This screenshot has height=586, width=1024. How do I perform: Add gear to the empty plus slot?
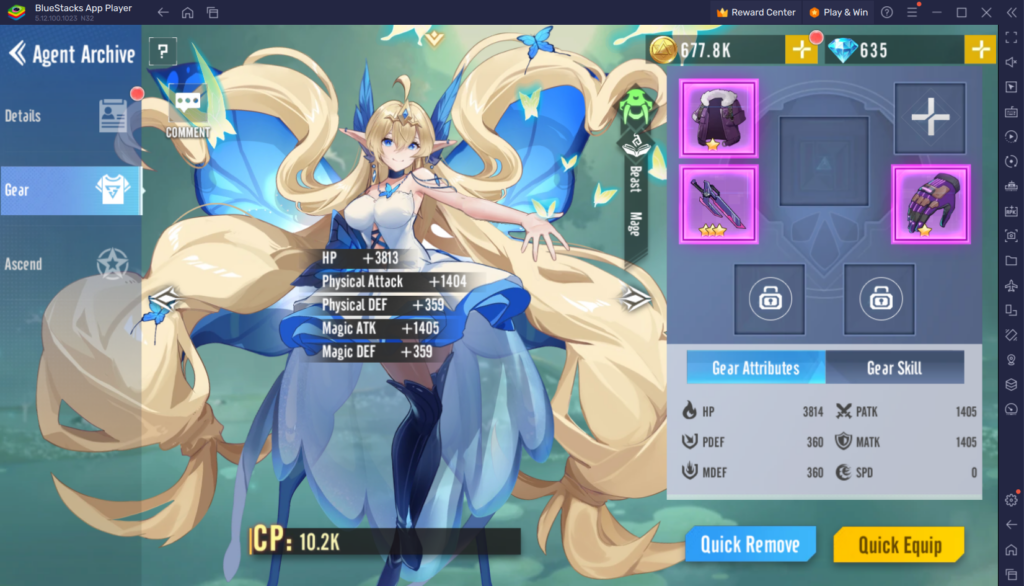(x=930, y=119)
